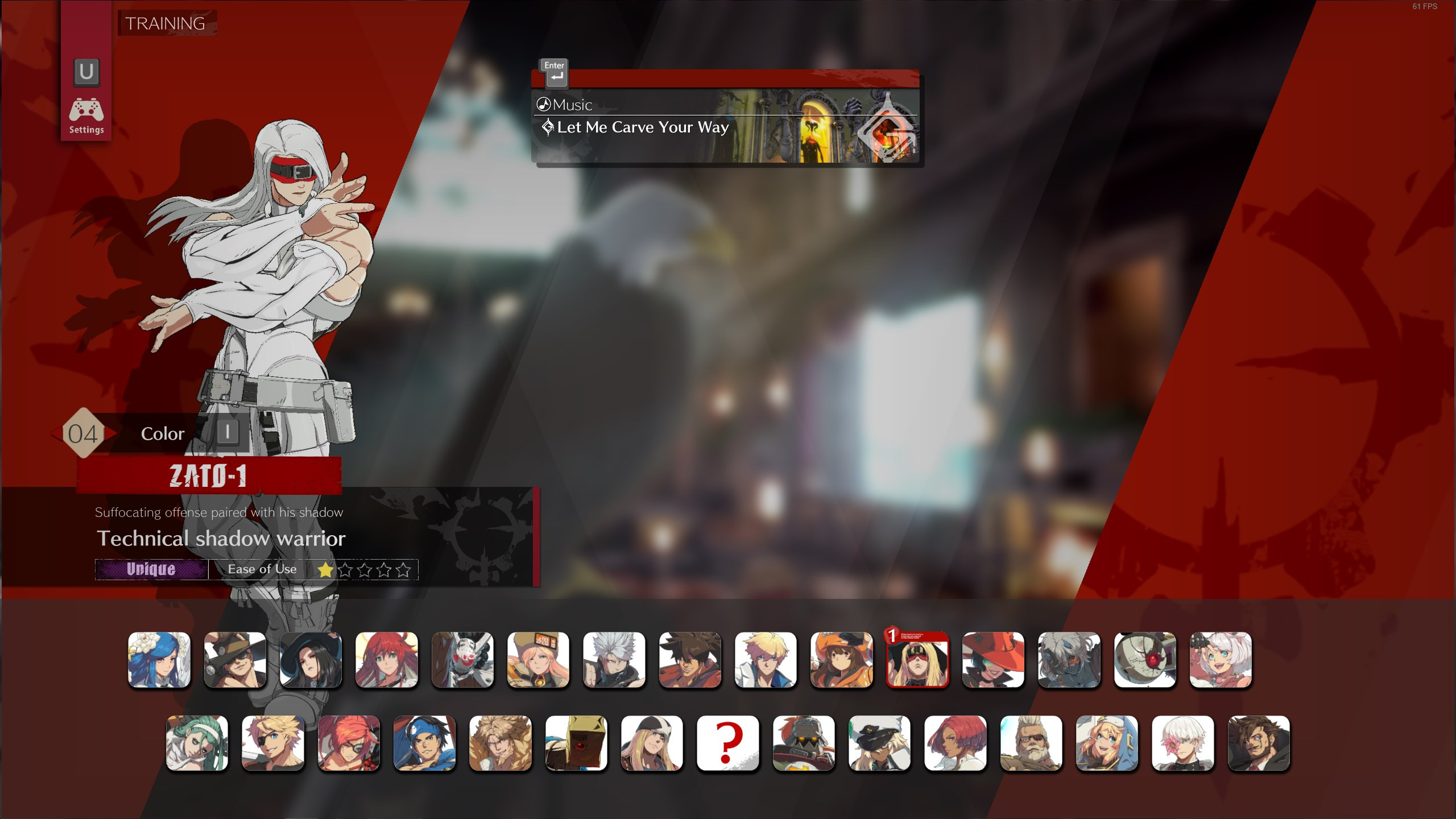Pick the random character question-mark icon
This screenshot has height=819, width=1456.
pyautogui.click(x=727, y=743)
